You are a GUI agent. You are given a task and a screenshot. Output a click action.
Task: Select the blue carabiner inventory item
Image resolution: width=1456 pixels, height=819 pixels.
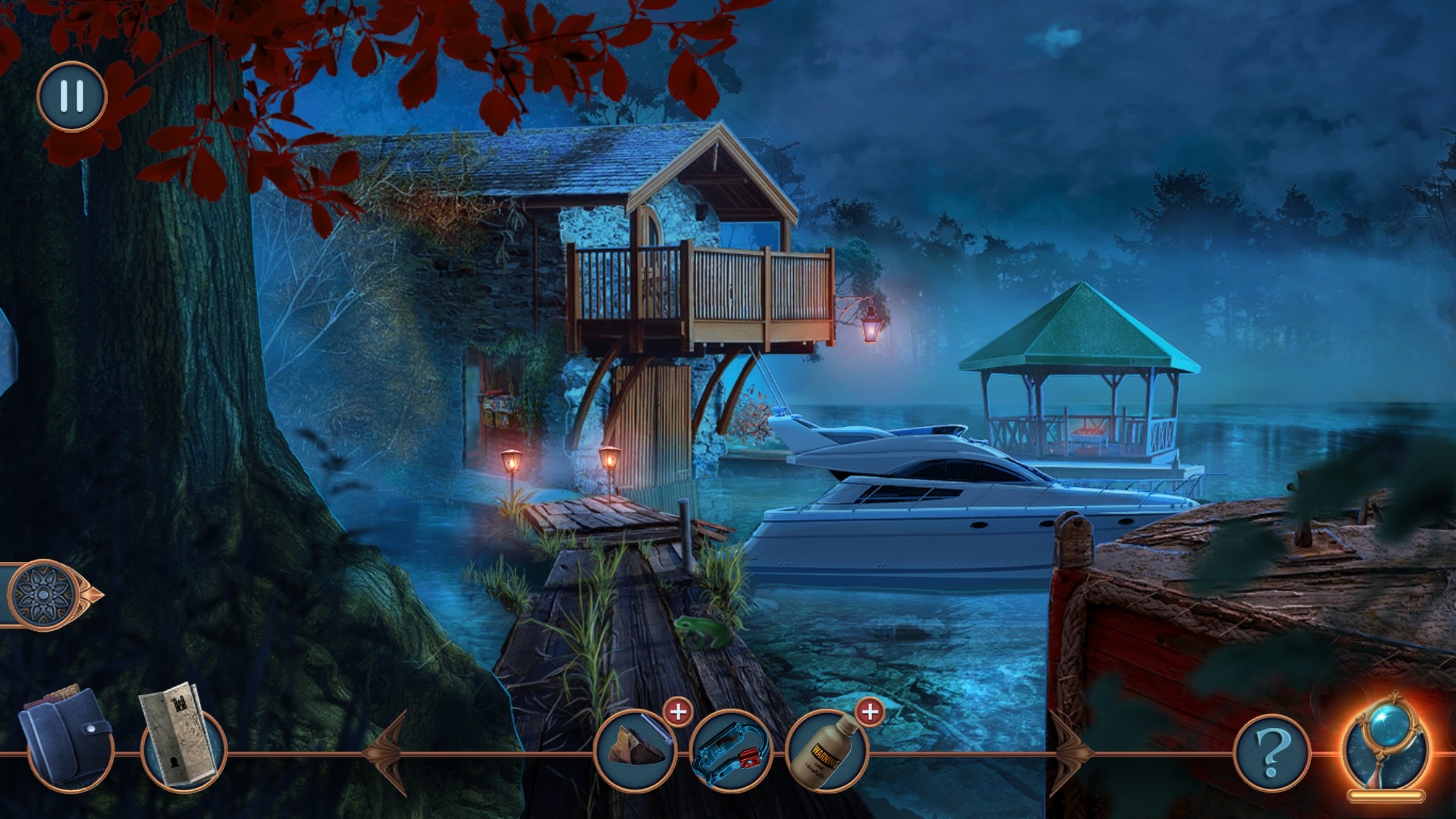pyautogui.click(x=730, y=750)
